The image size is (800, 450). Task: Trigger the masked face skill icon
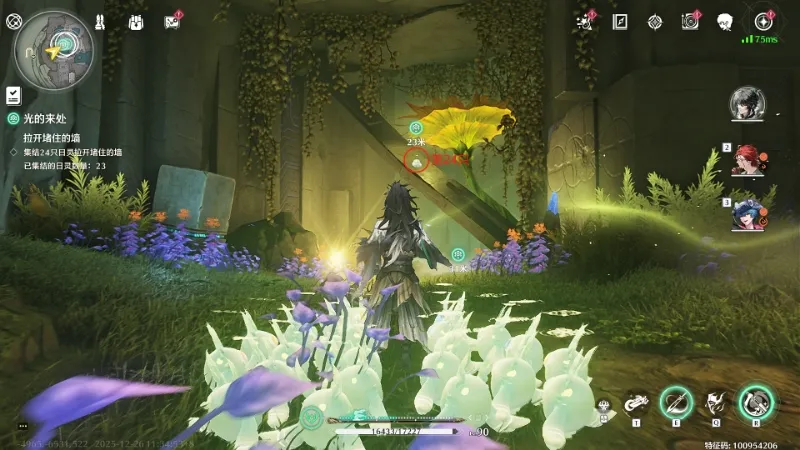(x=714, y=403)
